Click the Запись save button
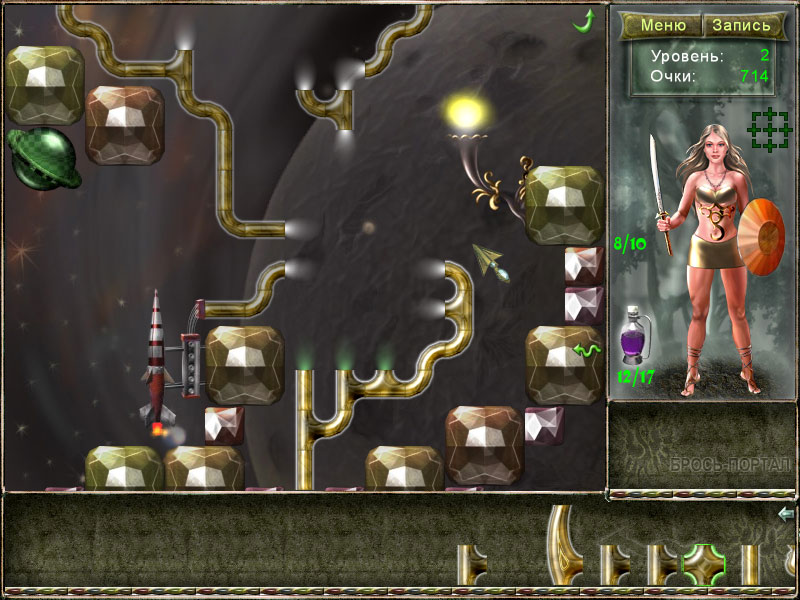 coord(741,25)
